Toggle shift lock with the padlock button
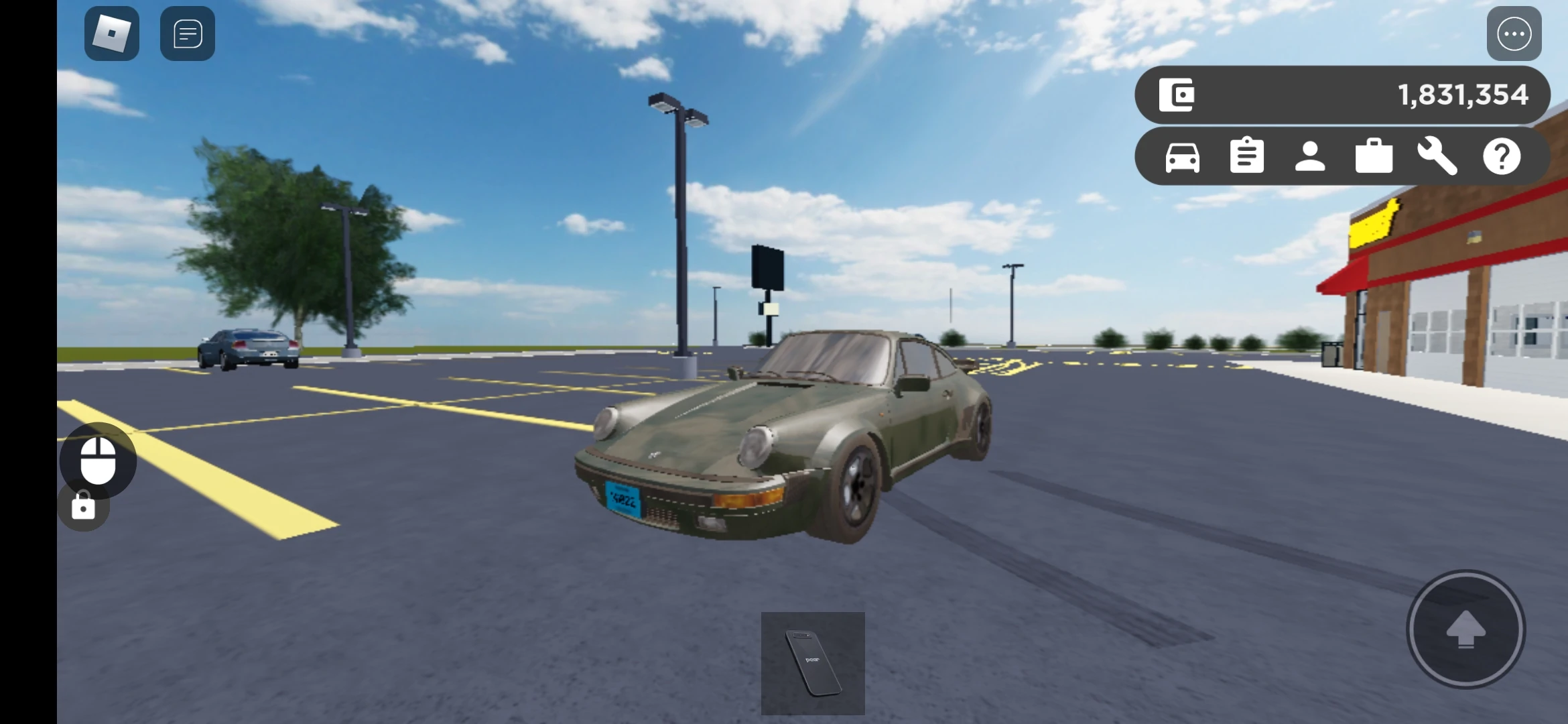1568x724 pixels. (83, 506)
